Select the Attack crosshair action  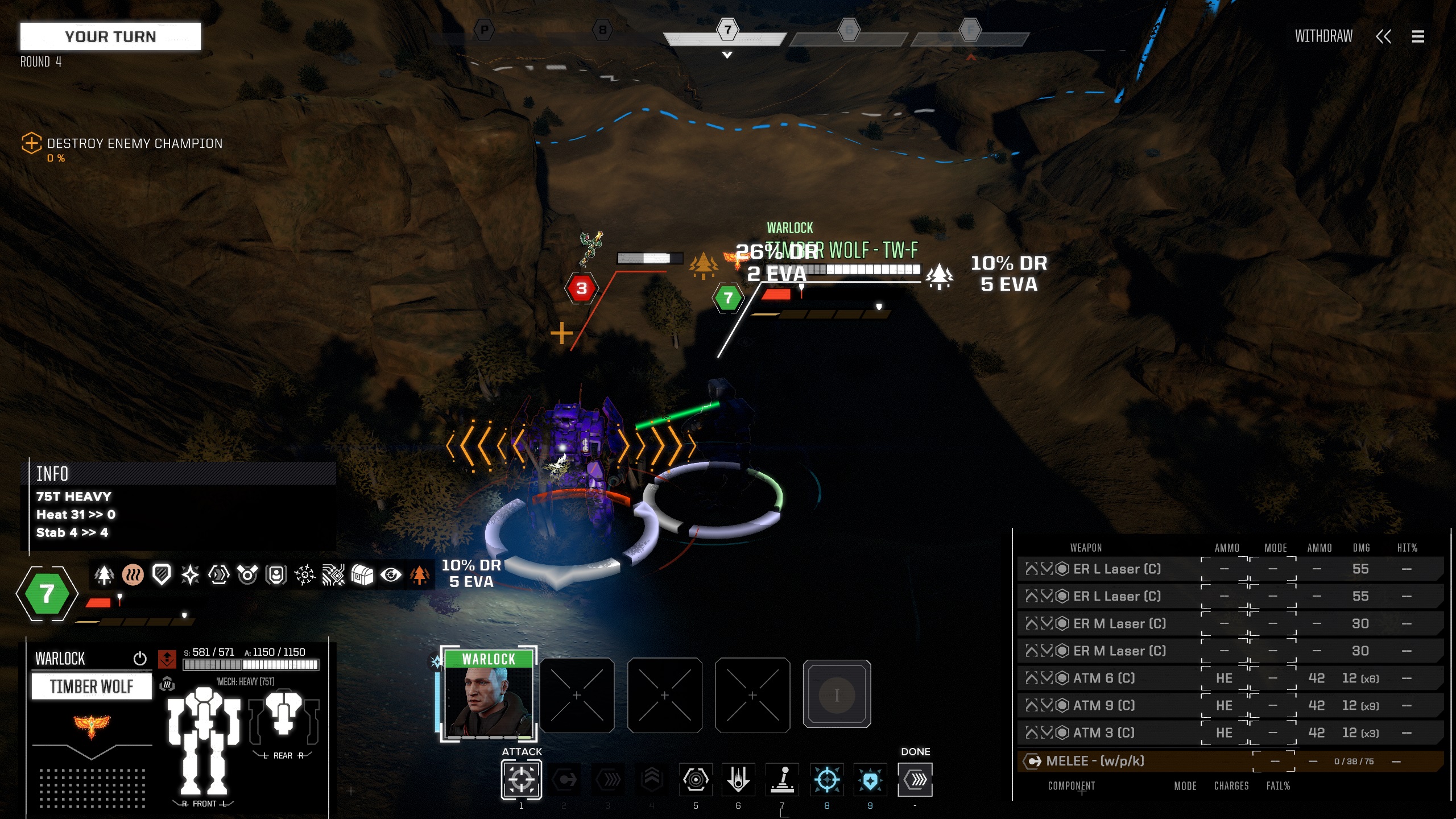tap(521, 779)
